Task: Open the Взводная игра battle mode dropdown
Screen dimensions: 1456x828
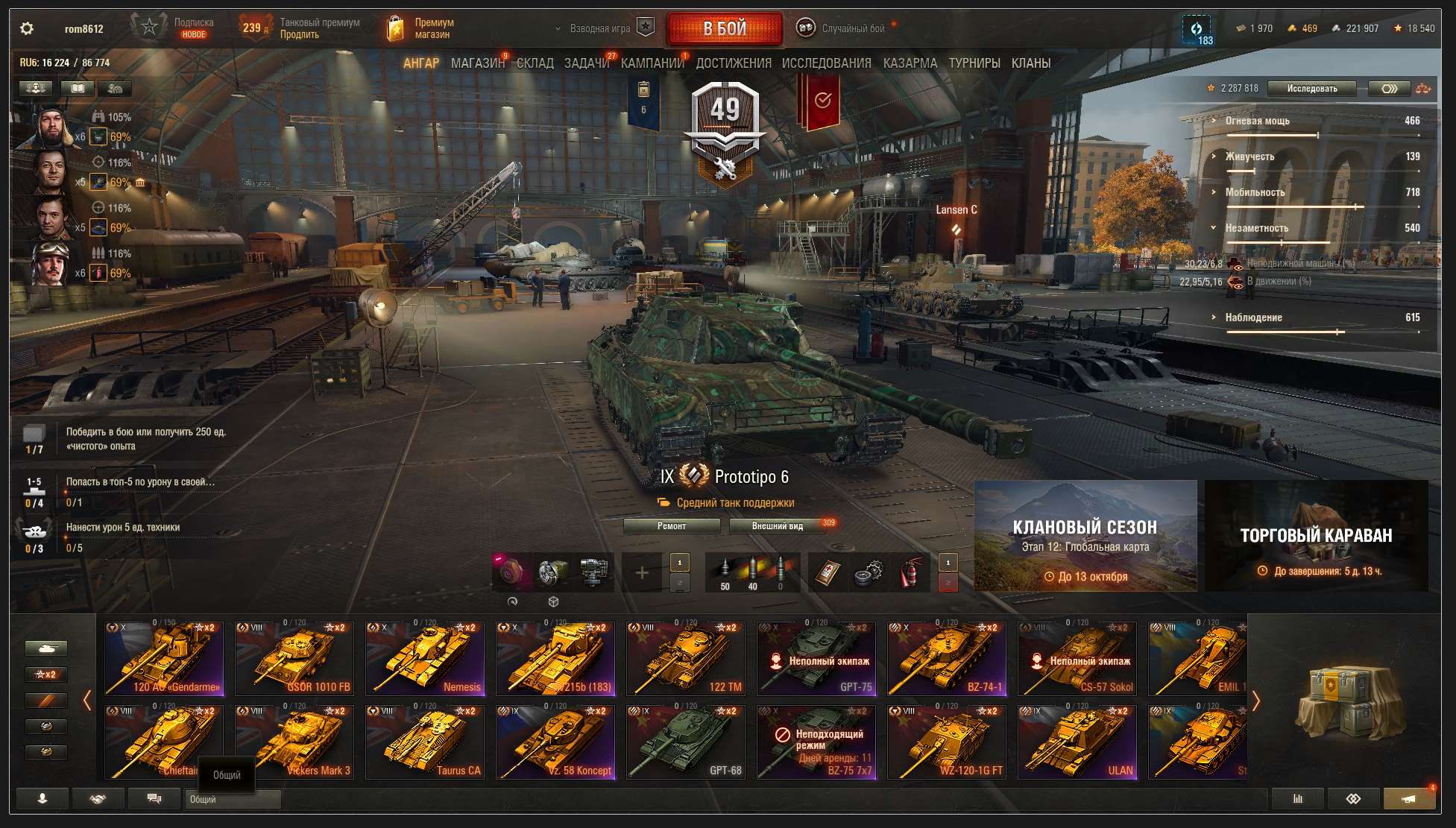Action: pyautogui.click(x=600, y=27)
